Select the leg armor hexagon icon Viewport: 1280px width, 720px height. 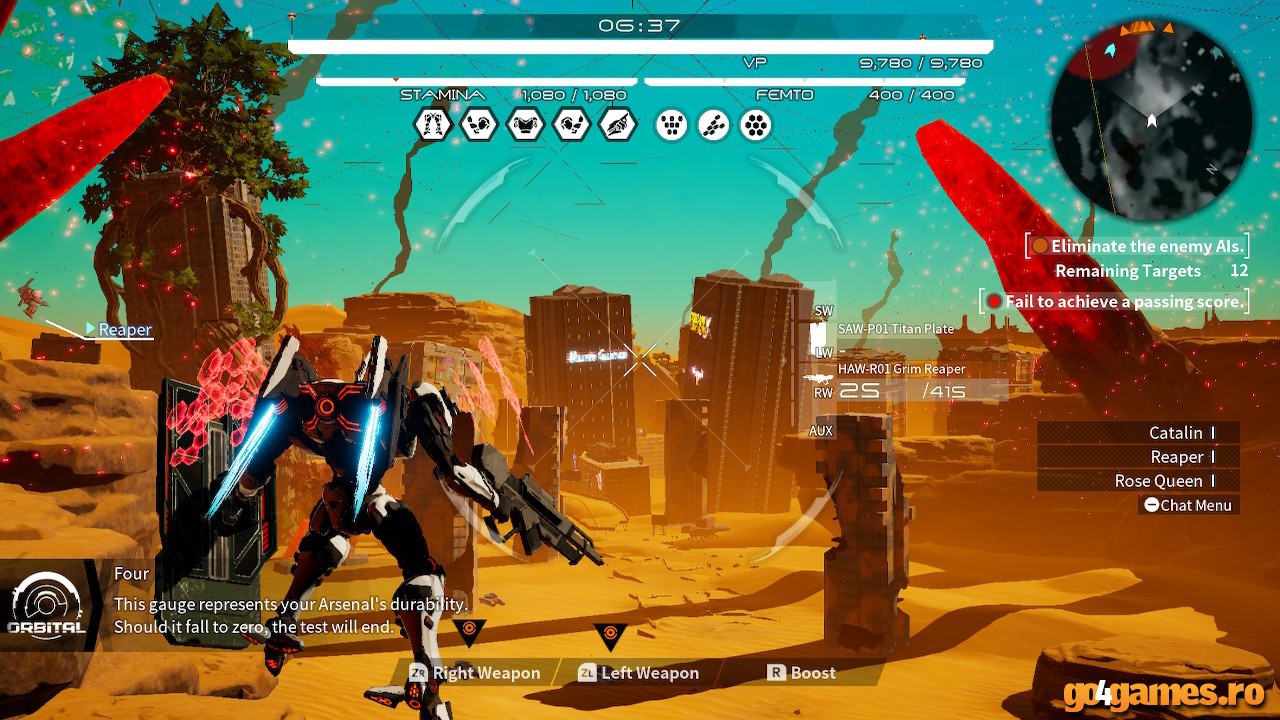[432, 124]
